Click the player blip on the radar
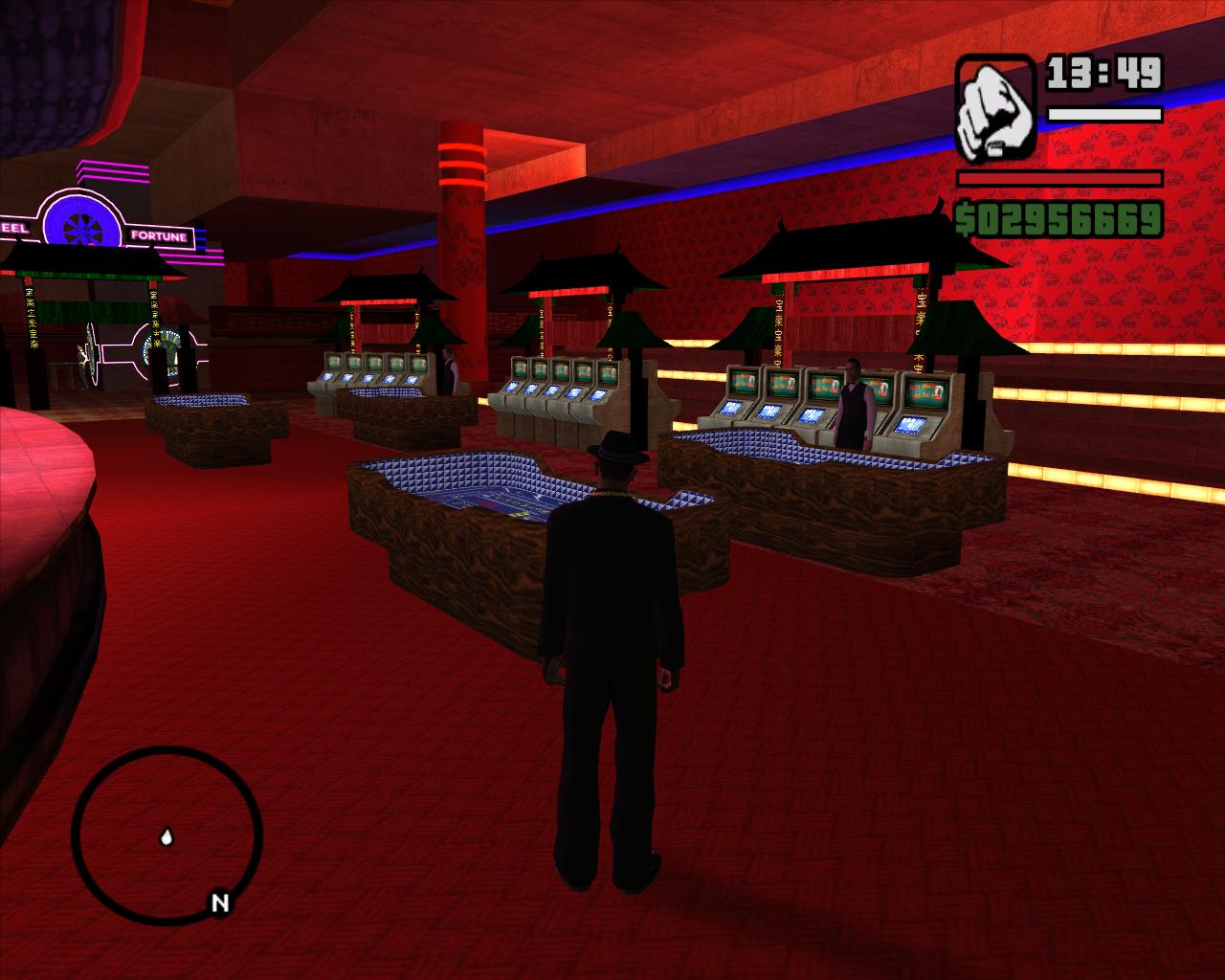Viewport: 1225px width, 980px height. pos(167,838)
